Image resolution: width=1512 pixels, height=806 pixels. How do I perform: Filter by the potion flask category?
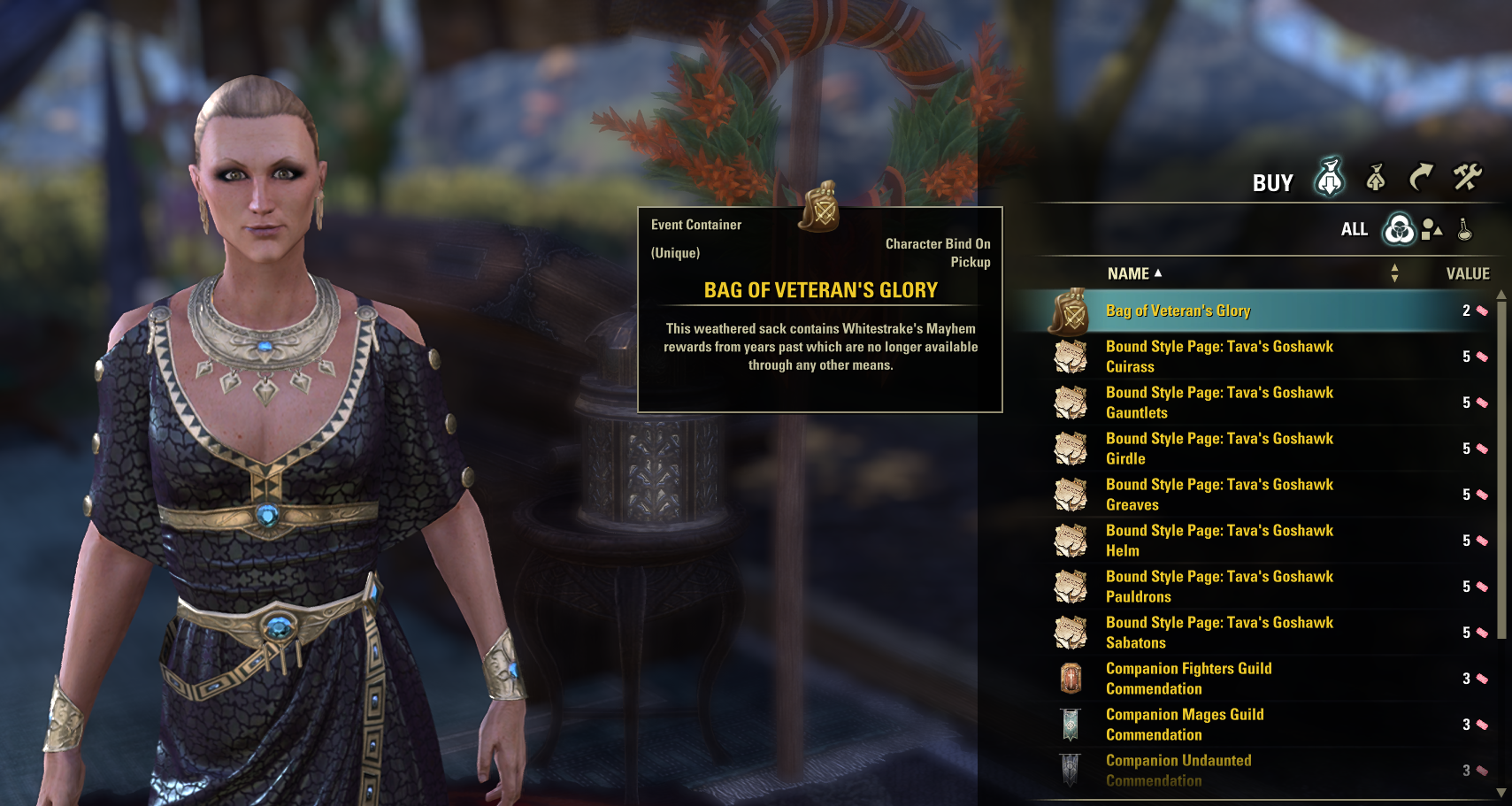coord(1465,229)
